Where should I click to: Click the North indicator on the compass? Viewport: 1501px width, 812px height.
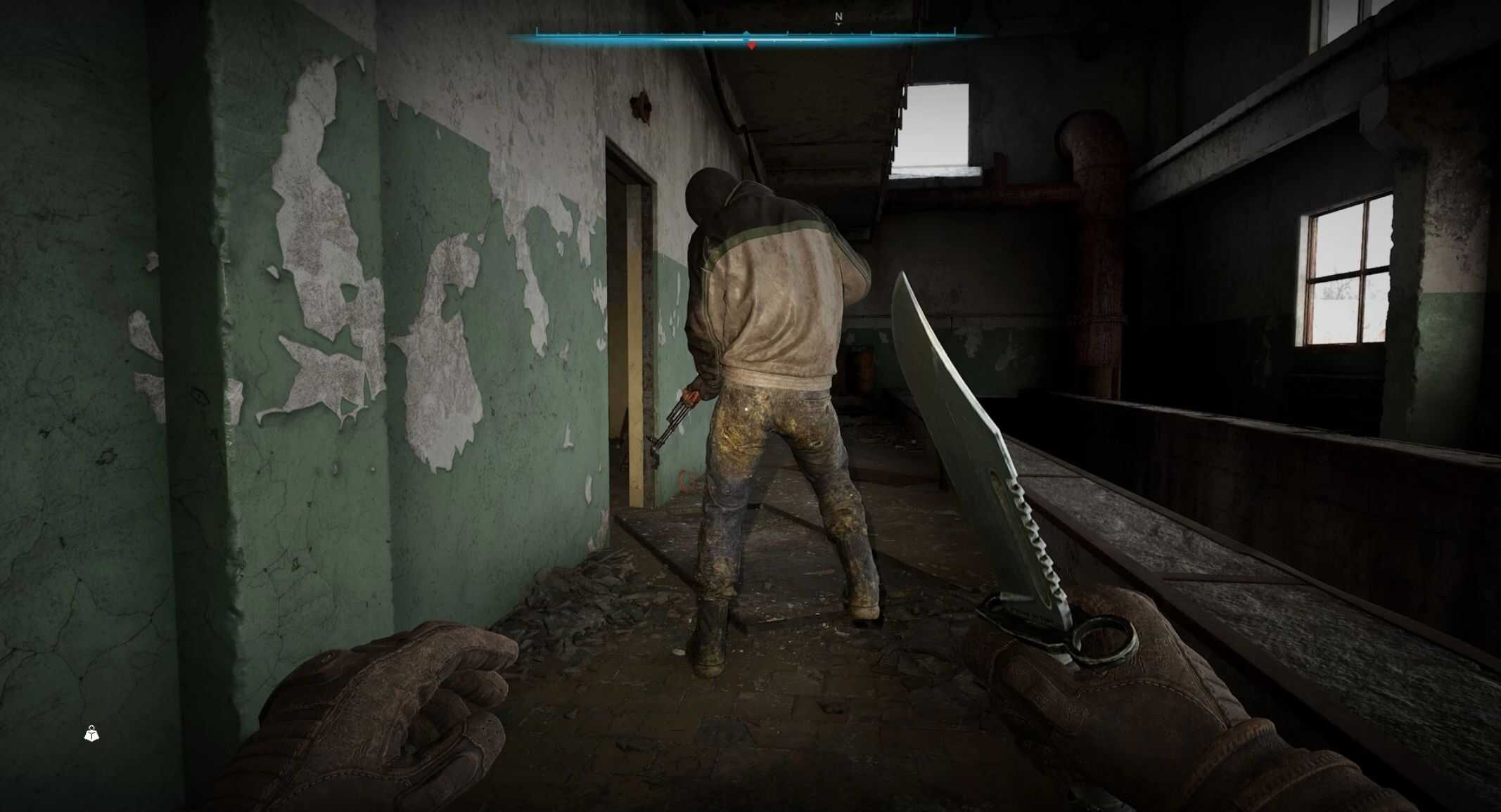click(x=838, y=17)
